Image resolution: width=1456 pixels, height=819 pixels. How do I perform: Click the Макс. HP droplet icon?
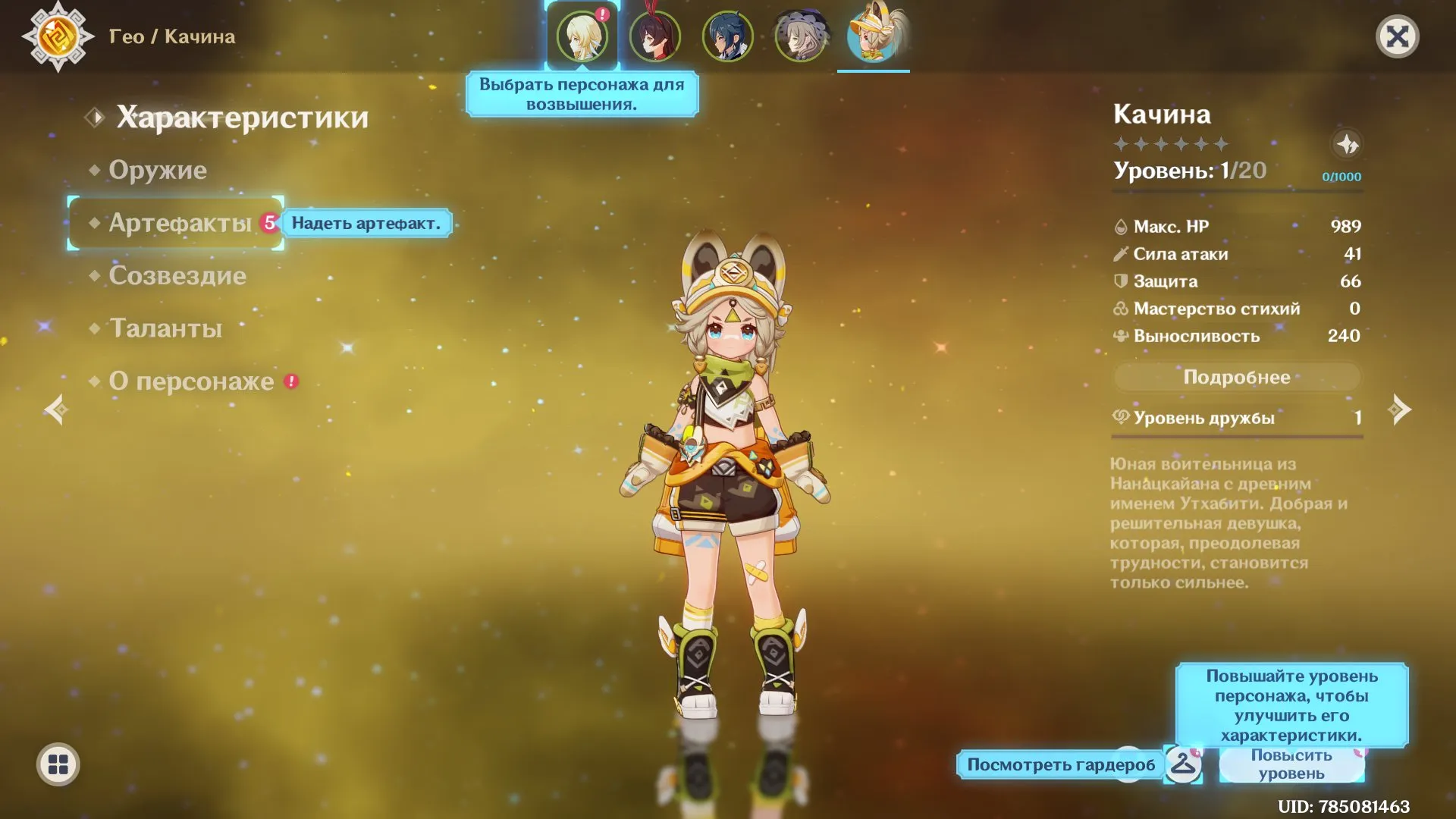[1120, 225]
